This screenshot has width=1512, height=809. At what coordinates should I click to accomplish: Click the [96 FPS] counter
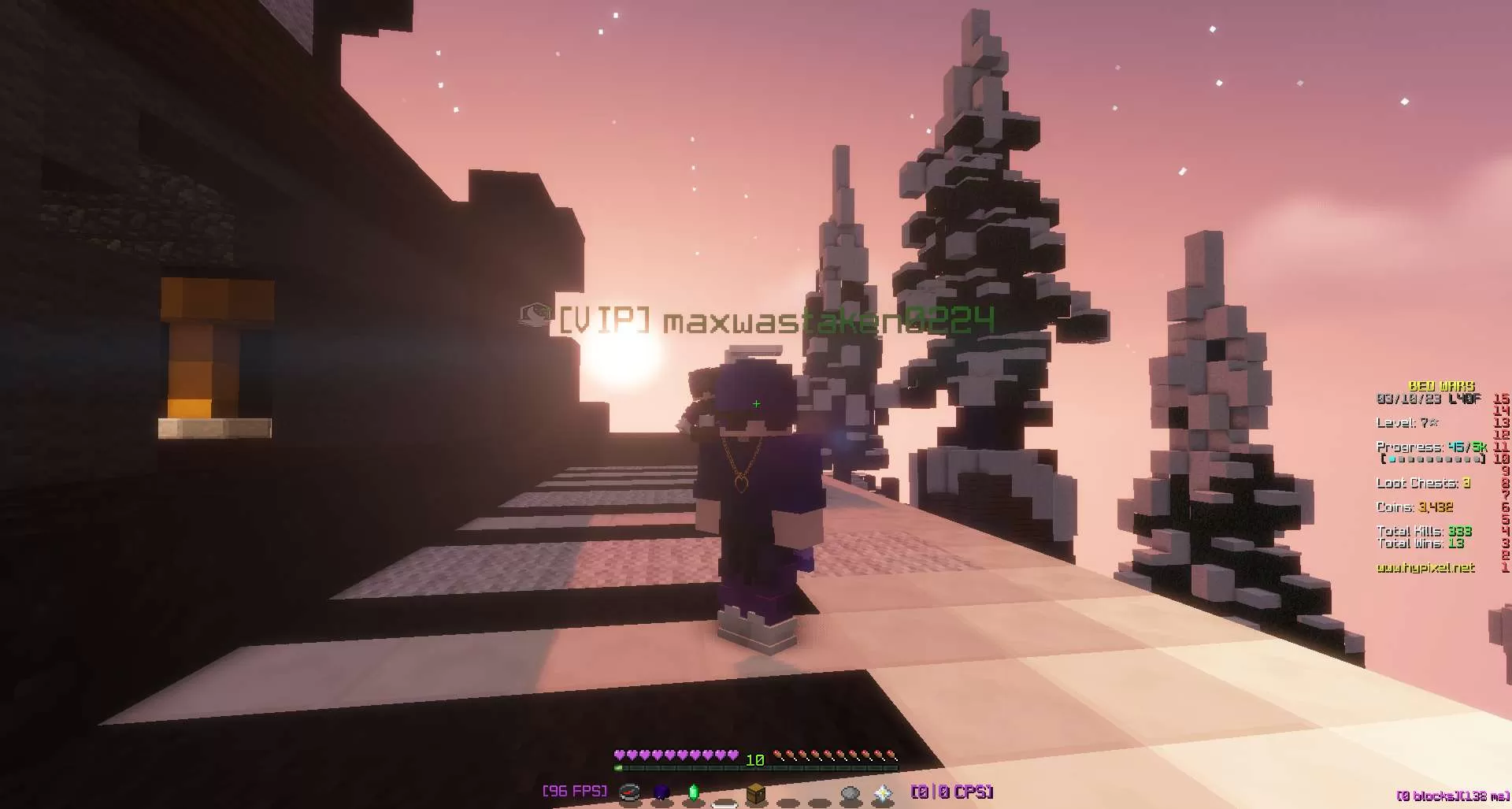(573, 790)
